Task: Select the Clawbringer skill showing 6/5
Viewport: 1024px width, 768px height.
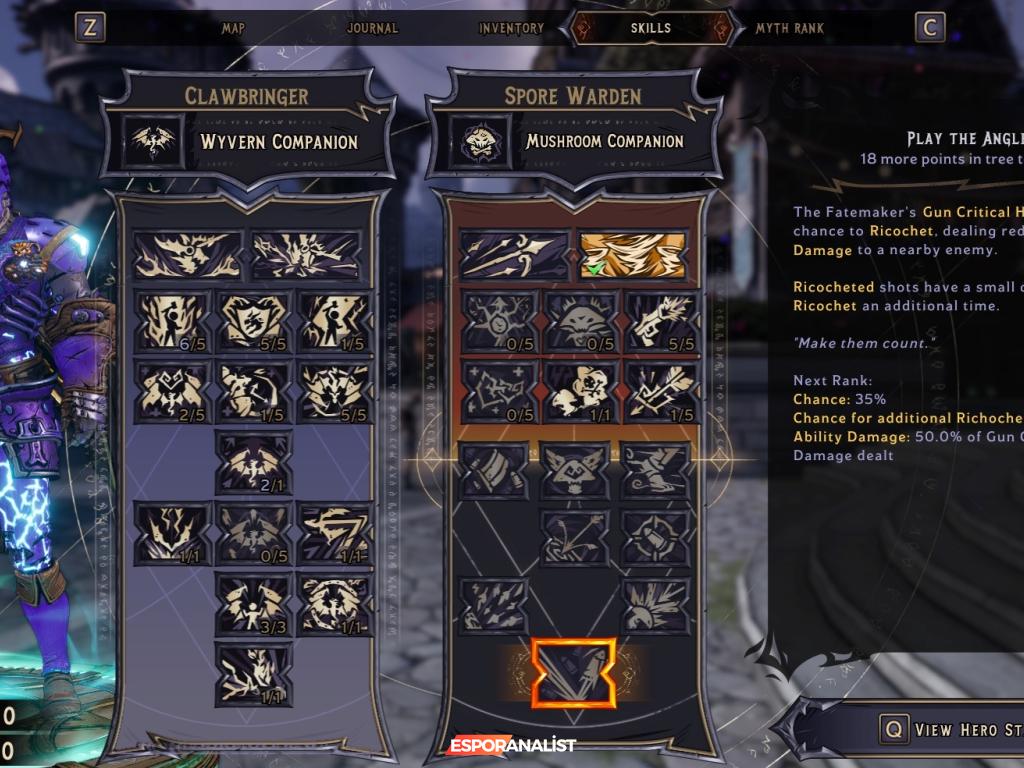Action: pos(173,322)
